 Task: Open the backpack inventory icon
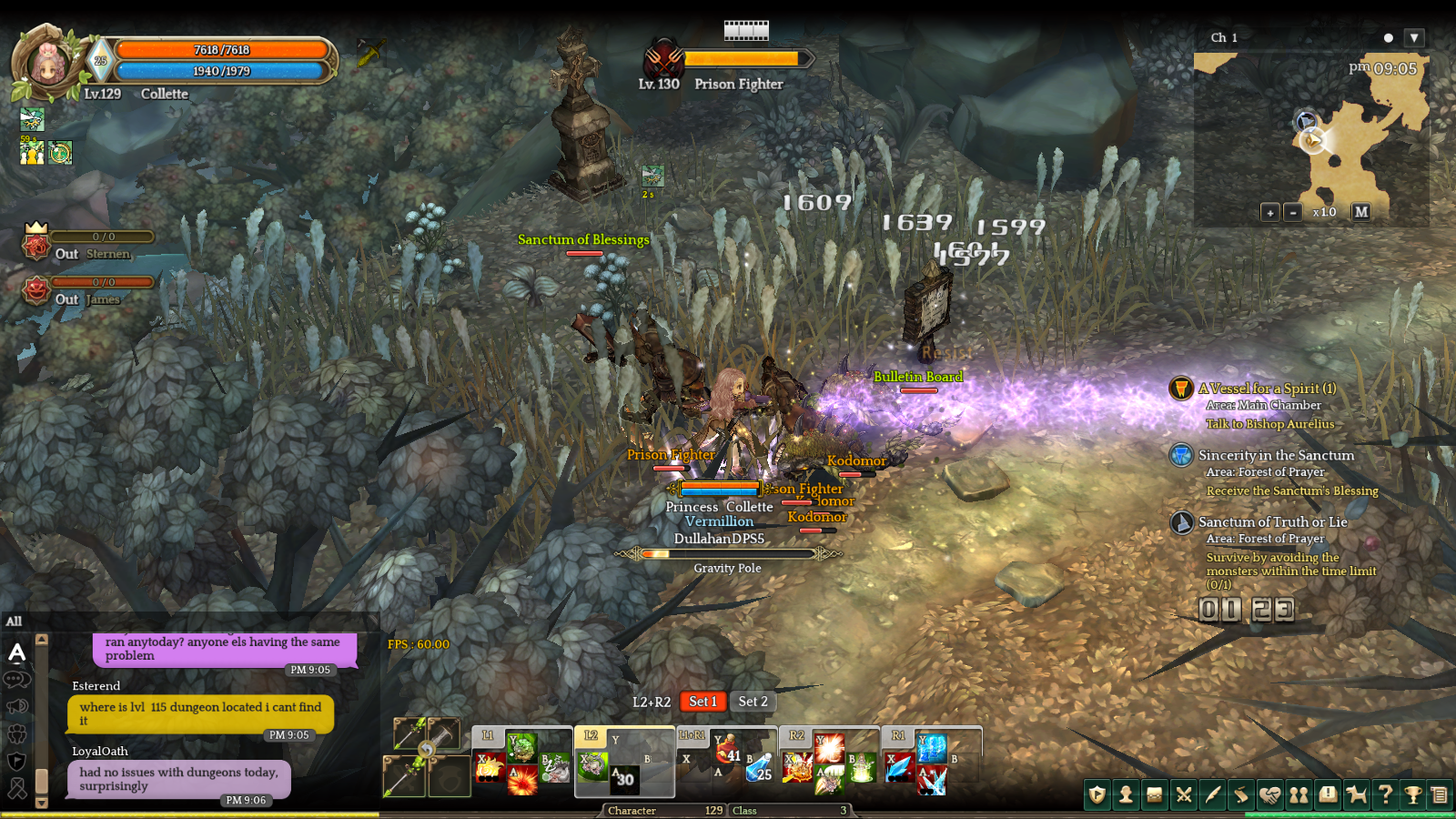point(1155,795)
